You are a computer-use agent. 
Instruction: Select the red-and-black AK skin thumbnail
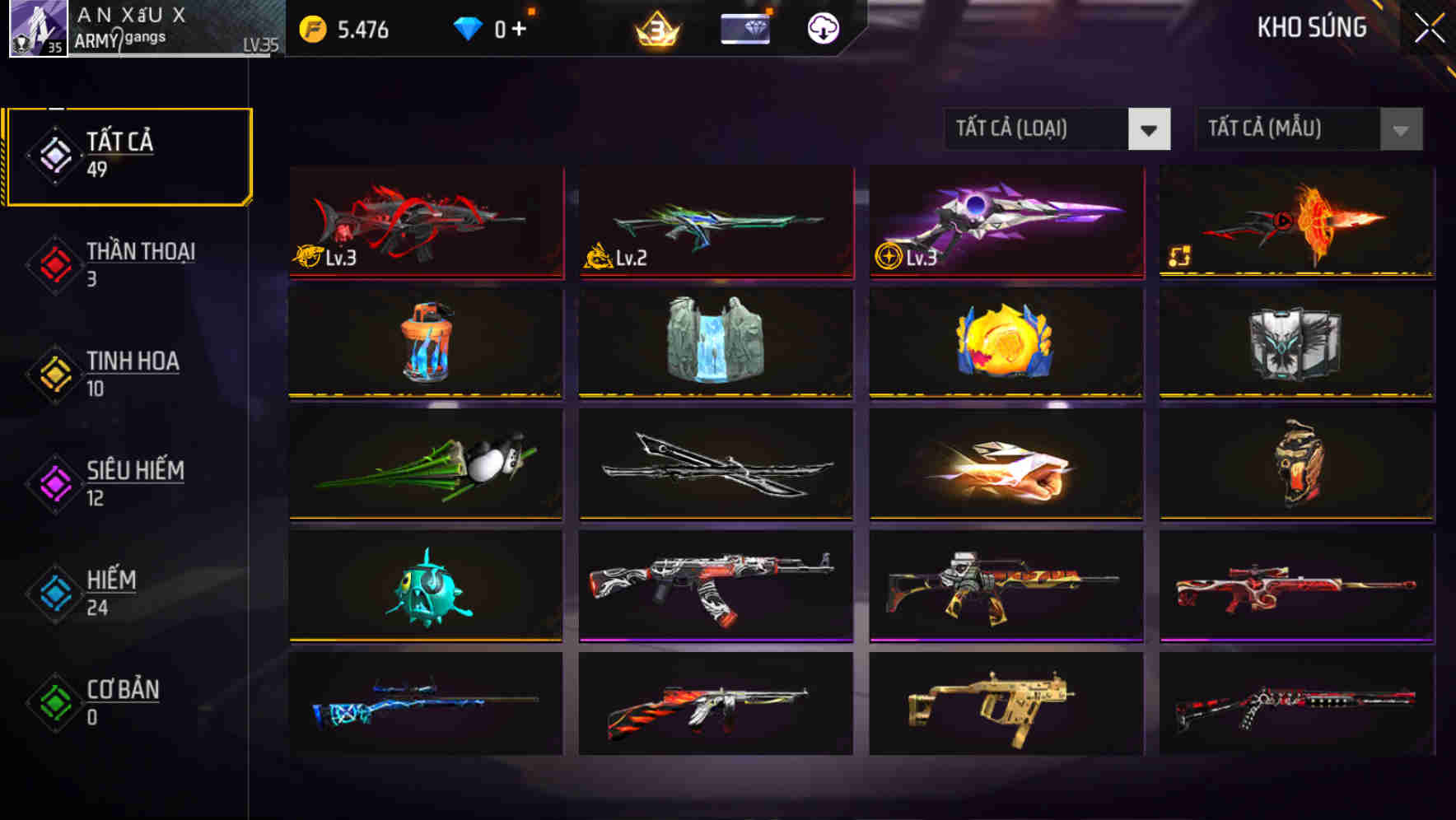(715, 585)
